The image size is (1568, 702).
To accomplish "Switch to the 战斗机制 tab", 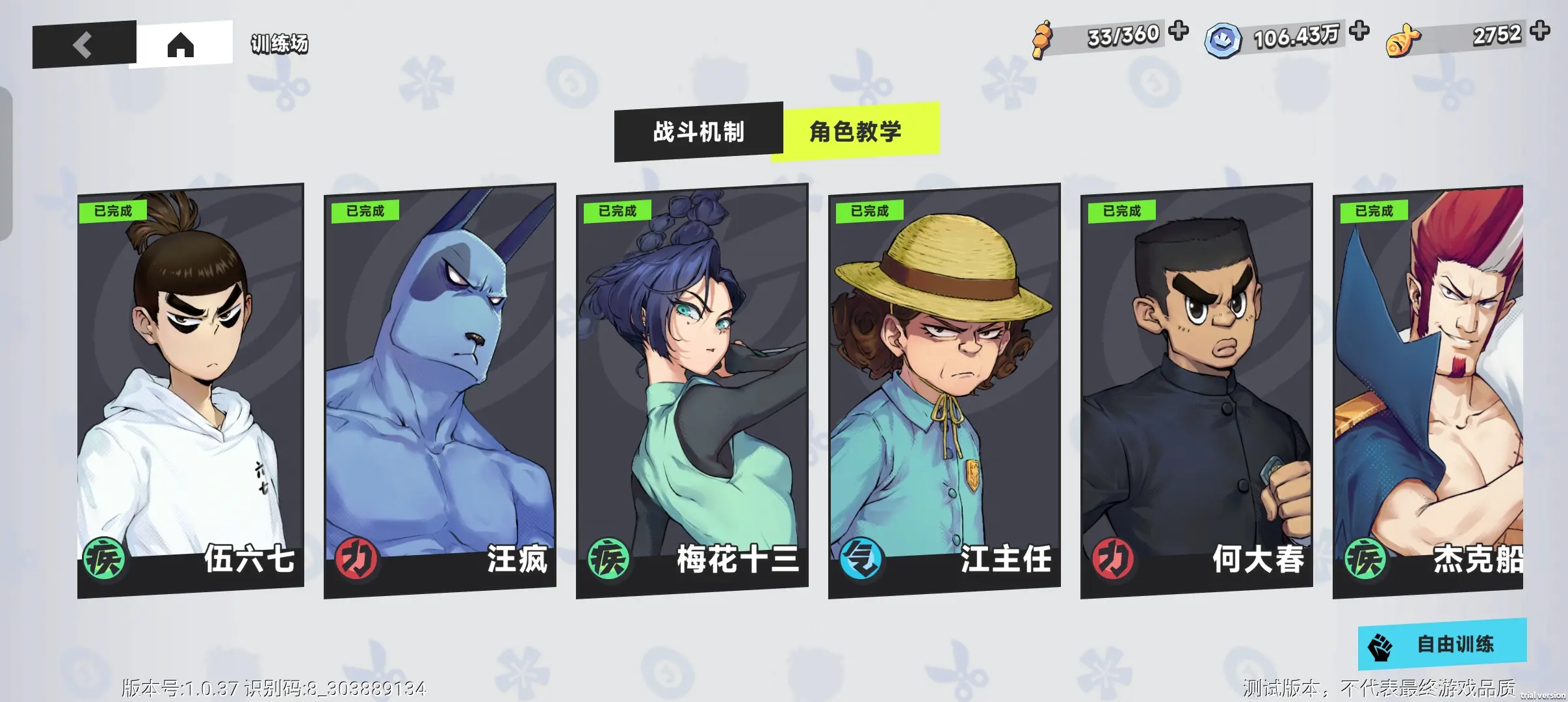I will (698, 132).
